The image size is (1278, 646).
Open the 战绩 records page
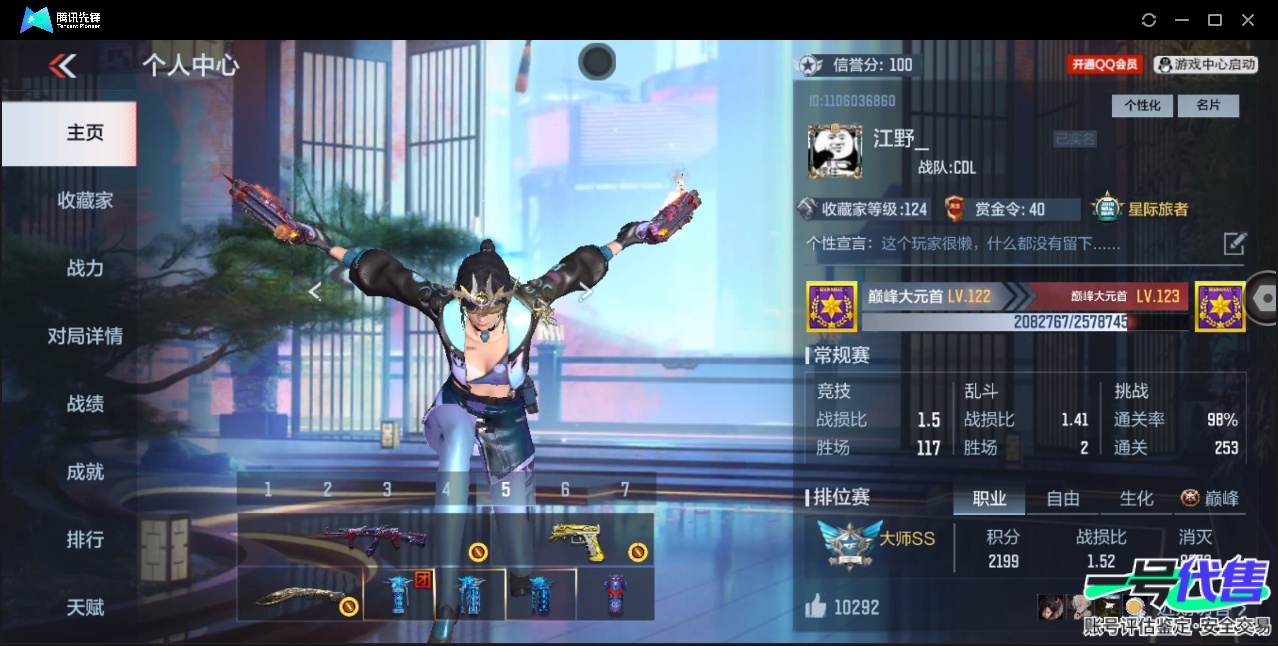click(85, 404)
